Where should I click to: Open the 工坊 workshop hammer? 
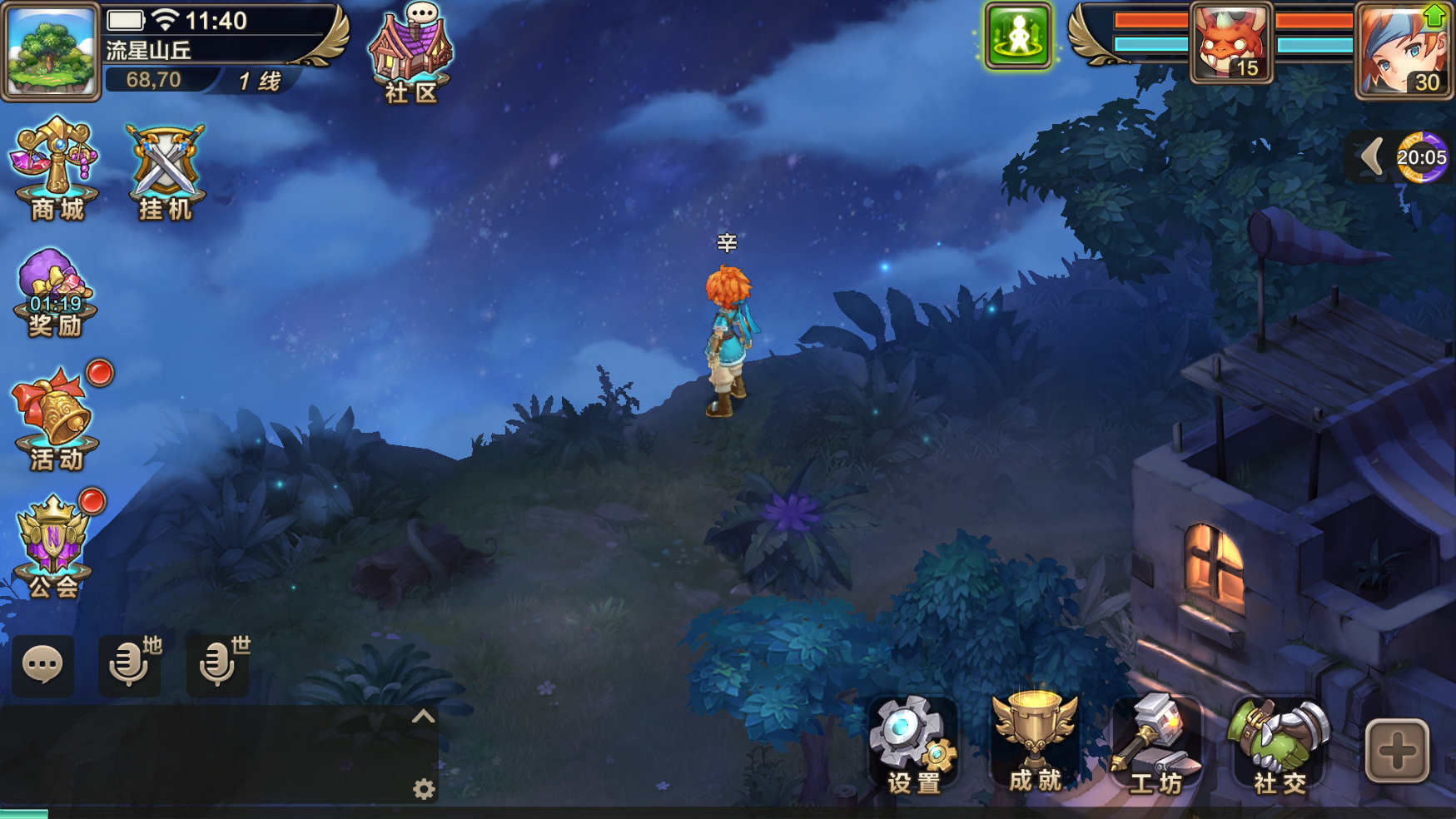point(1155,743)
